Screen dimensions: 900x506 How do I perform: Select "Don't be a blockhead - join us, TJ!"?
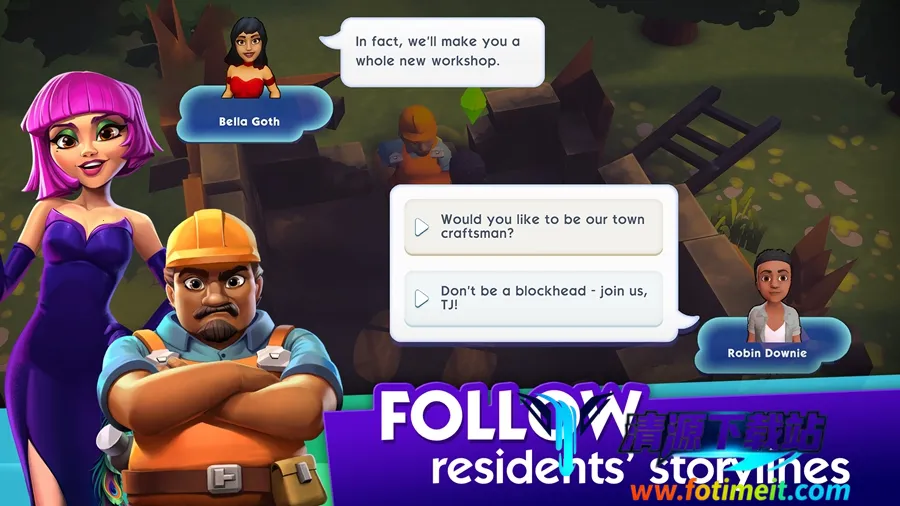point(533,298)
